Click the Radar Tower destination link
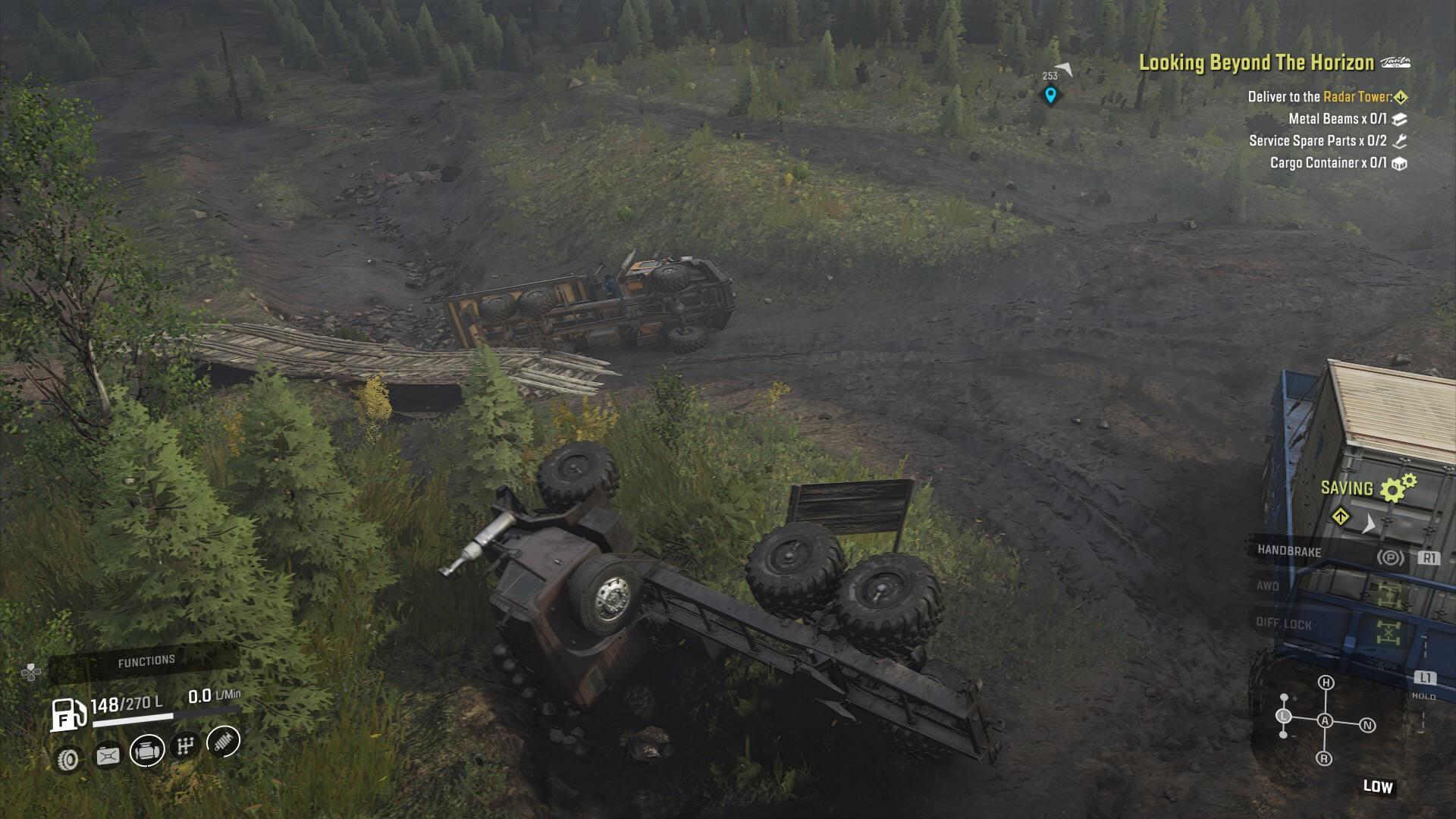Screen dimensions: 1456x819 point(1357,97)
